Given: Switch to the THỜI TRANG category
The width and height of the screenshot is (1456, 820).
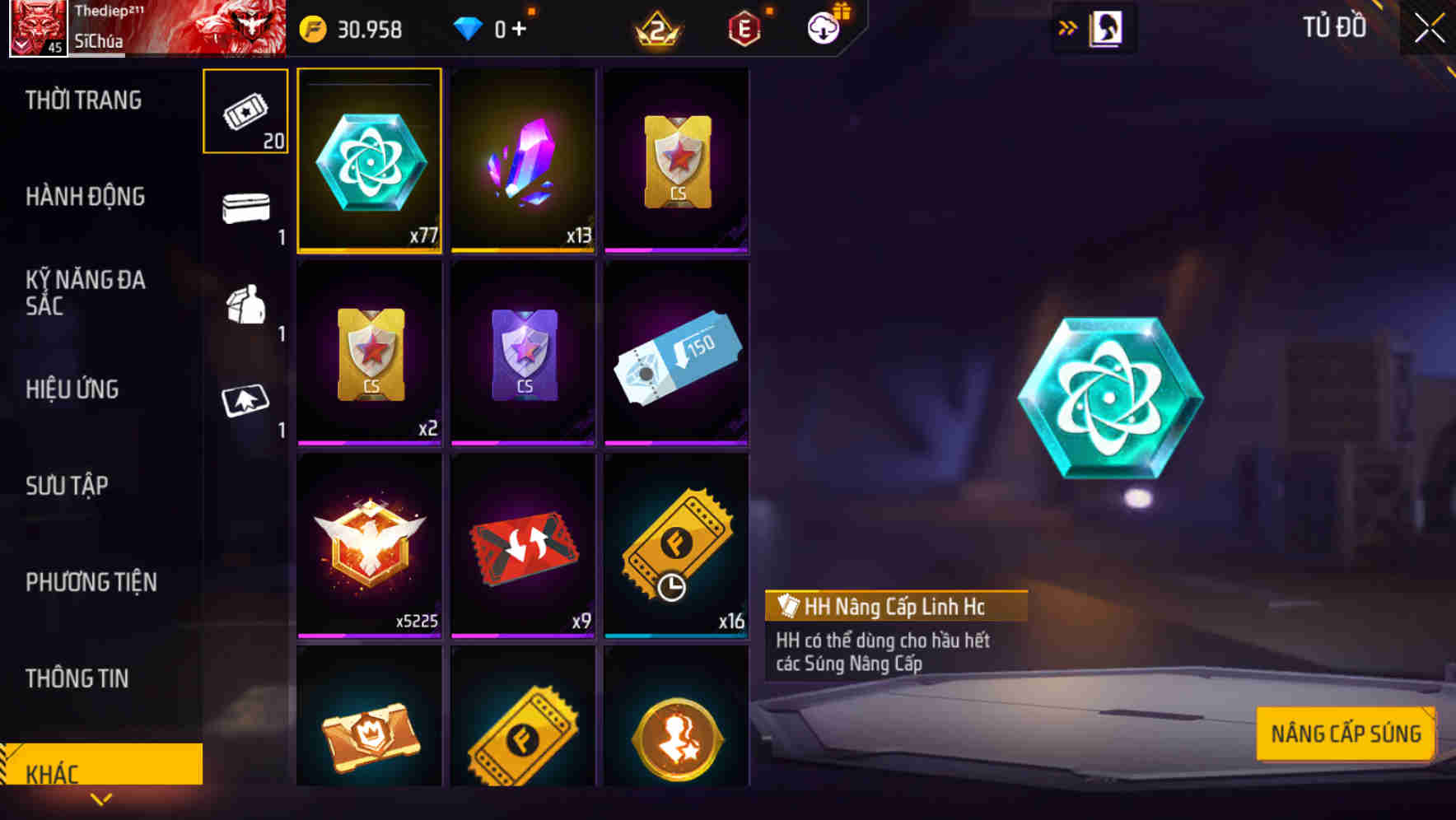Looking at the screenshot, I should point(82,100).
